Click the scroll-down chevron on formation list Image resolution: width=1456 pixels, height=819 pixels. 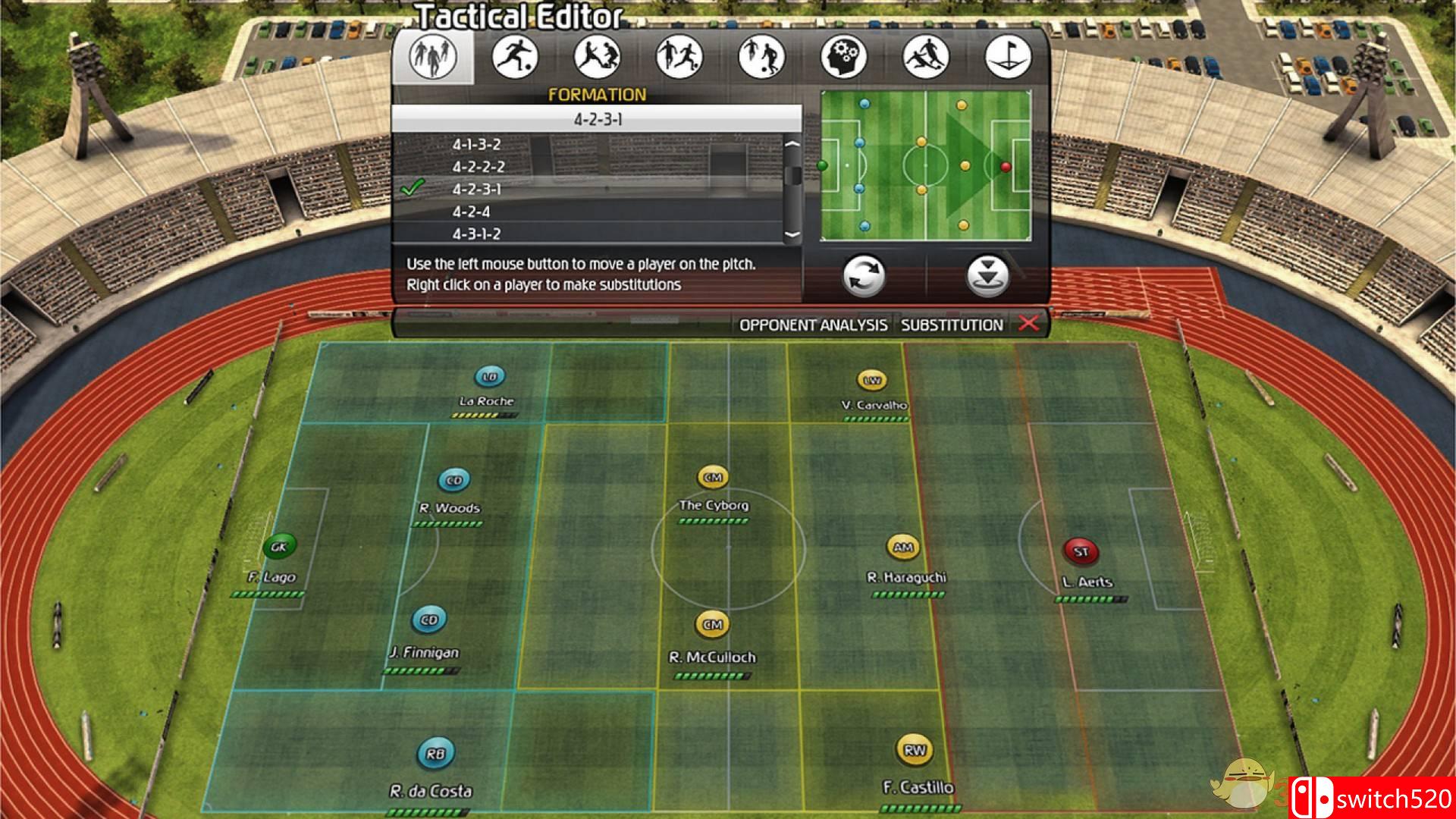pyautogui.click(x=793, y=234)
